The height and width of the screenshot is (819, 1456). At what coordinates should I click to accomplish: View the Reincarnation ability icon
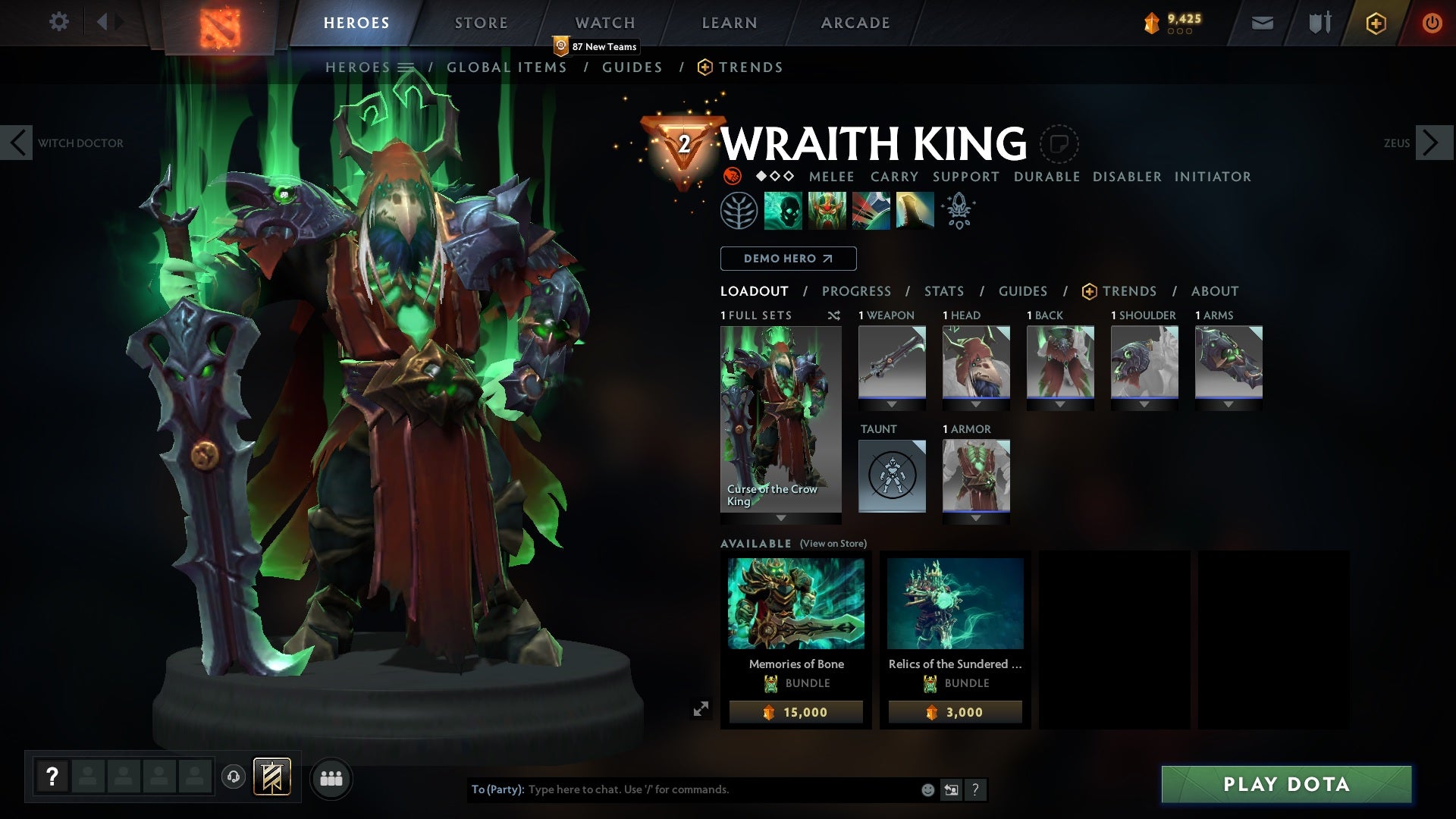913,210
